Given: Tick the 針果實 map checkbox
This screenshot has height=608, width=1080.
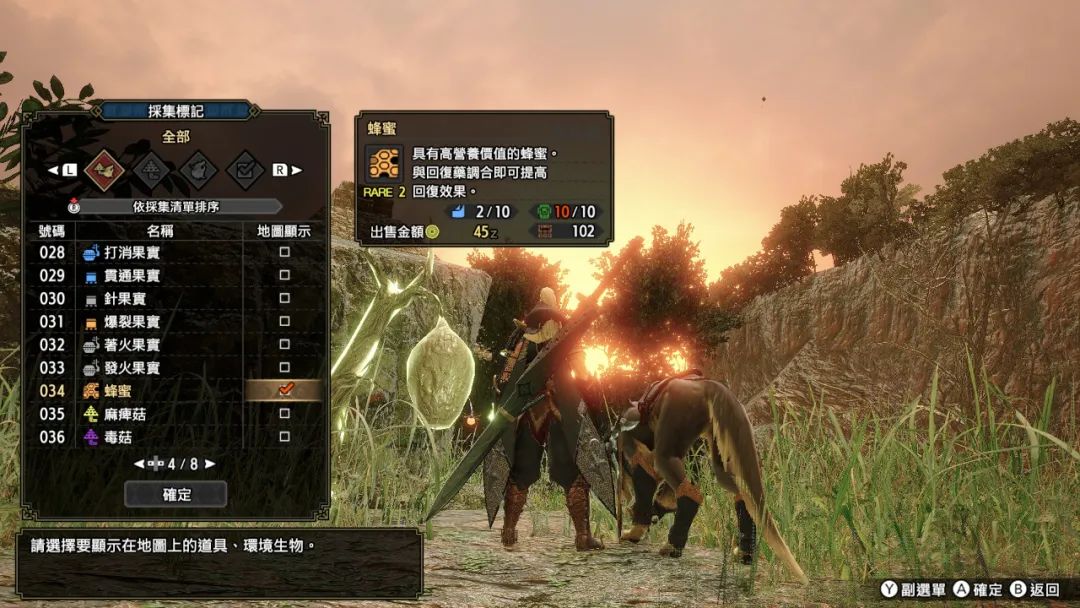Looking at the screenshot, I should coord(284,299).
